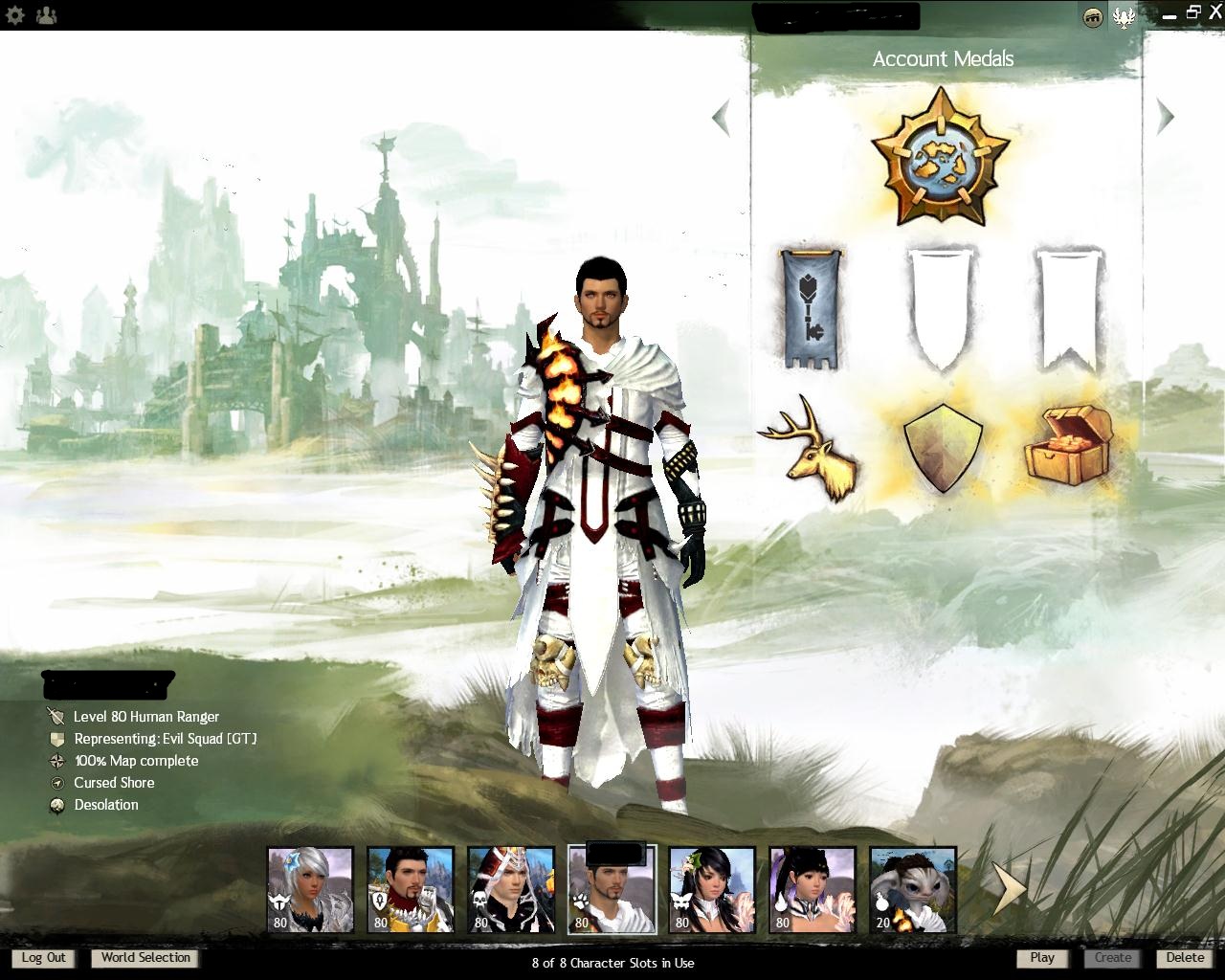Select the world completion star medal
Viewport: 1225px width, 980px height.
pos(941,156)
